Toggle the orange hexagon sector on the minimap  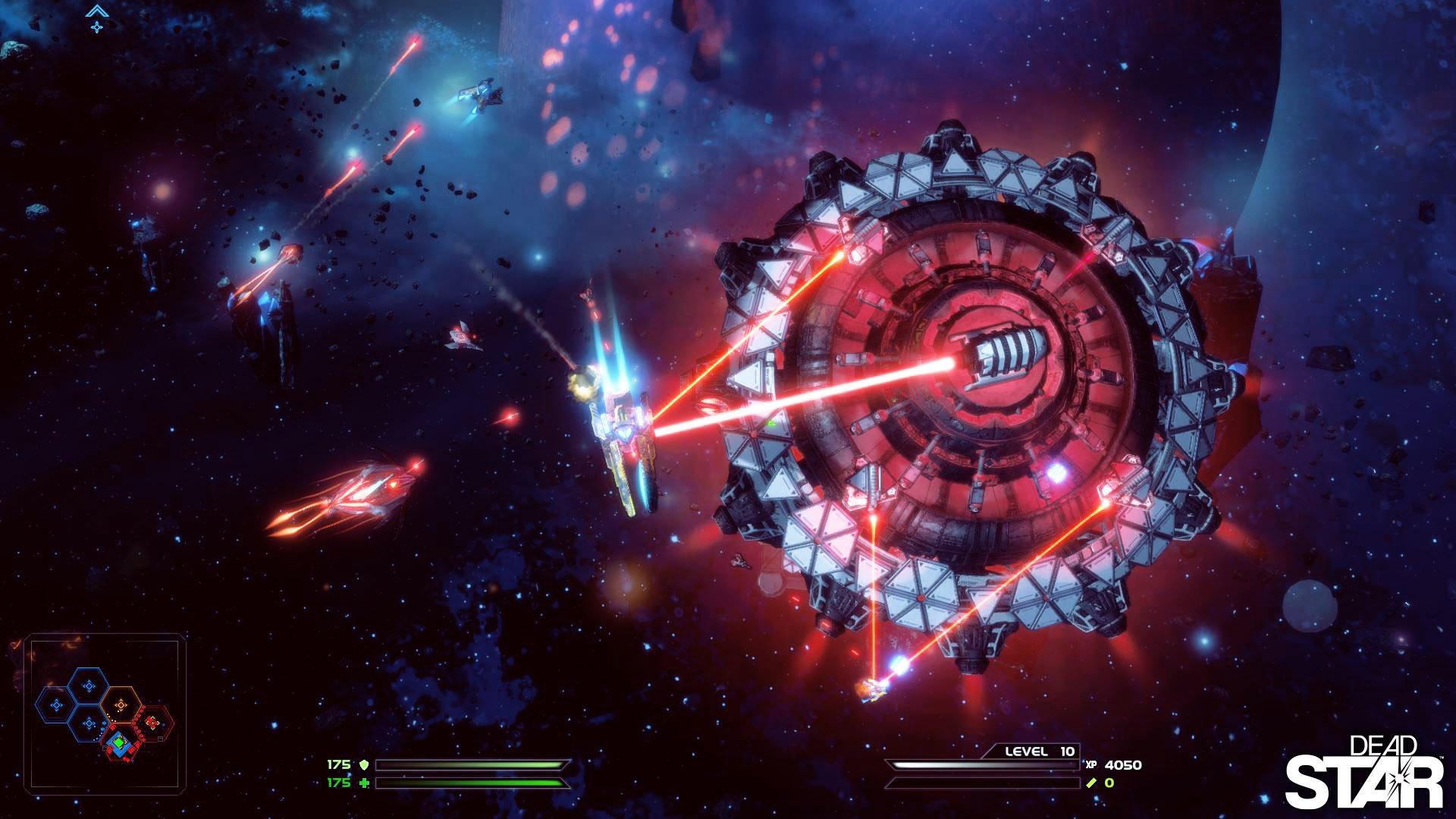point(121,704)
